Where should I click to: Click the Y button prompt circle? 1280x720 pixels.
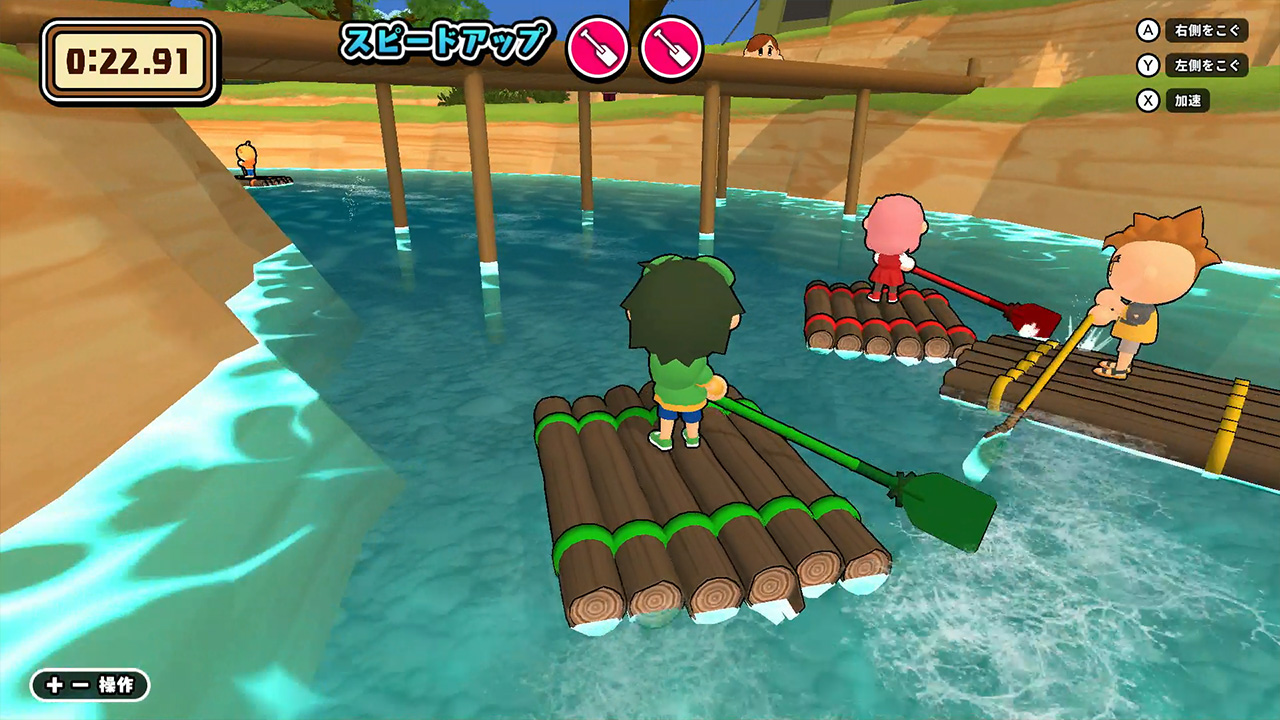pyautogui.click(x=1147, y=66)
